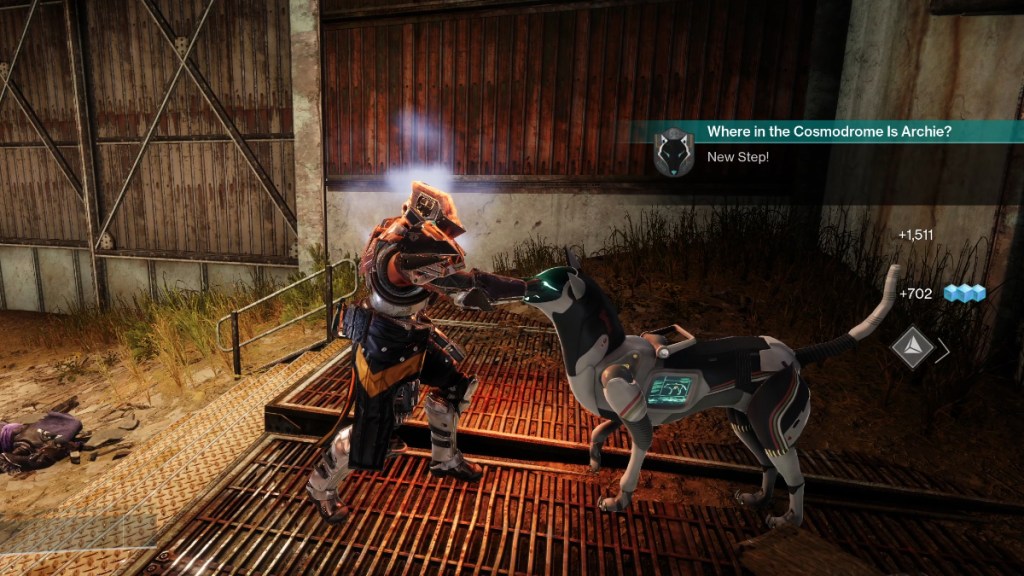Select the diamond reward icon

click(x=912, y=348)
